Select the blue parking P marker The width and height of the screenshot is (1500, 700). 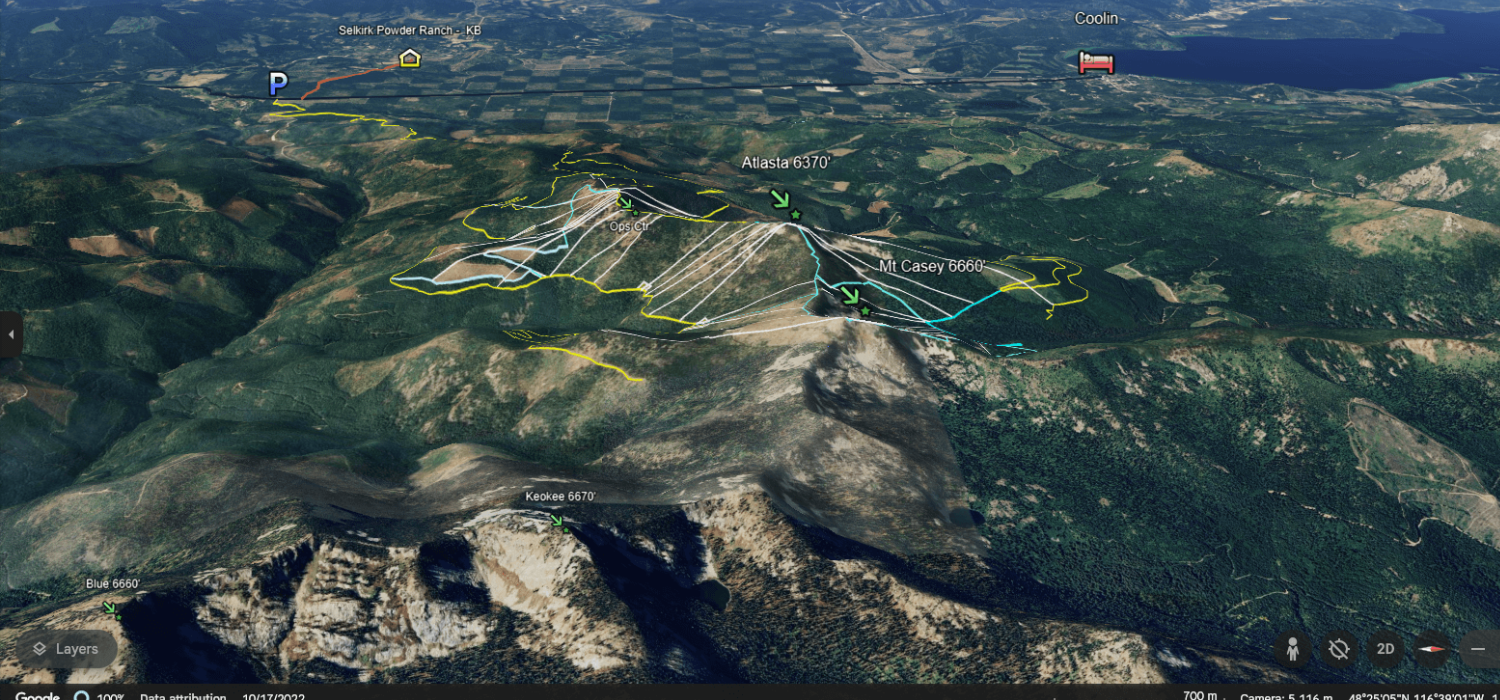point(278,84)
